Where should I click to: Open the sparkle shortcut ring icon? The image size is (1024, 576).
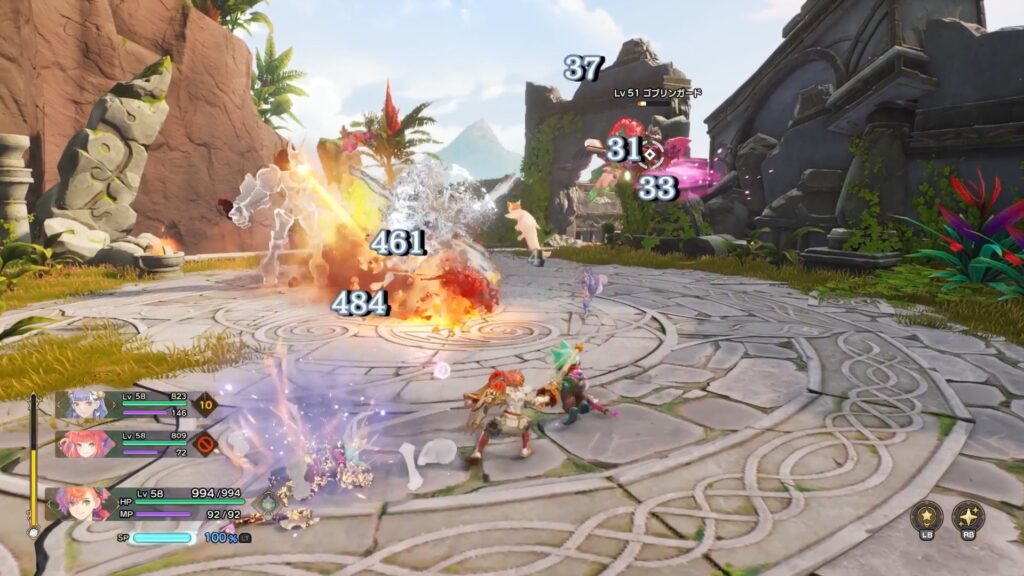click(x=968, y=516)
